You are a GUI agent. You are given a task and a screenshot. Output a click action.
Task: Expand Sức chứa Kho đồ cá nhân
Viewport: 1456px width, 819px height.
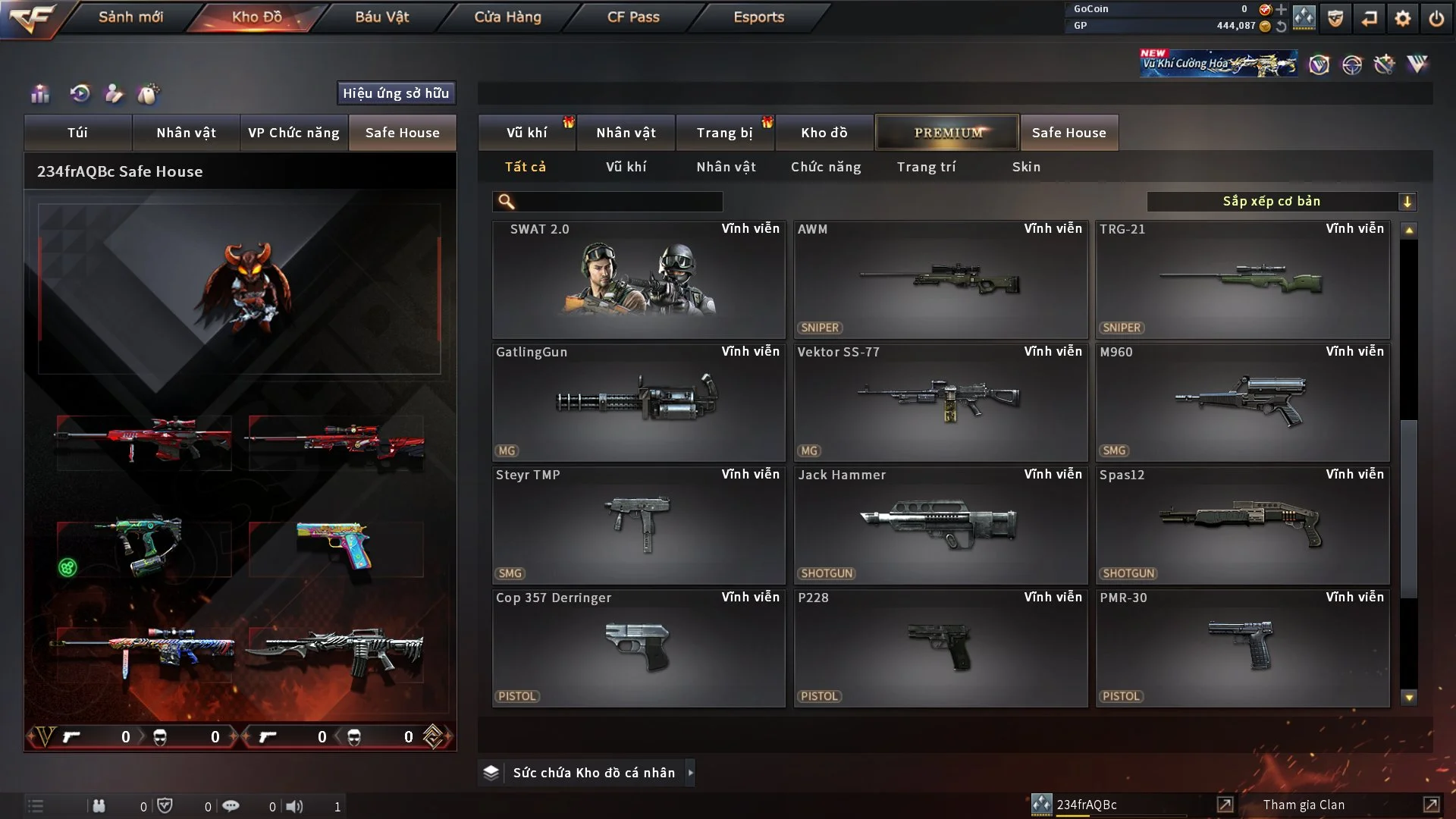[592, 773]
